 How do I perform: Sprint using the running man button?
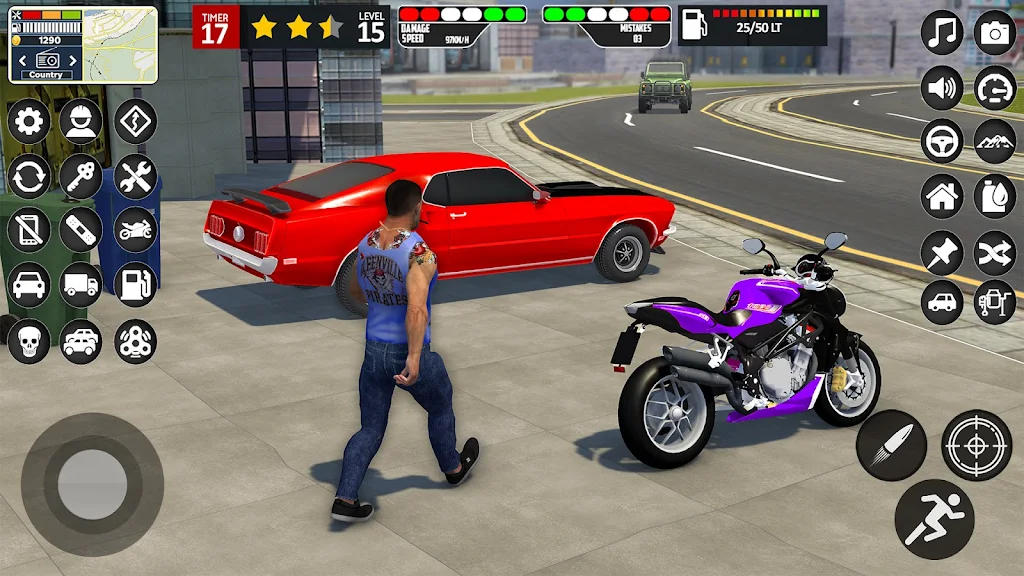[934, 518]
